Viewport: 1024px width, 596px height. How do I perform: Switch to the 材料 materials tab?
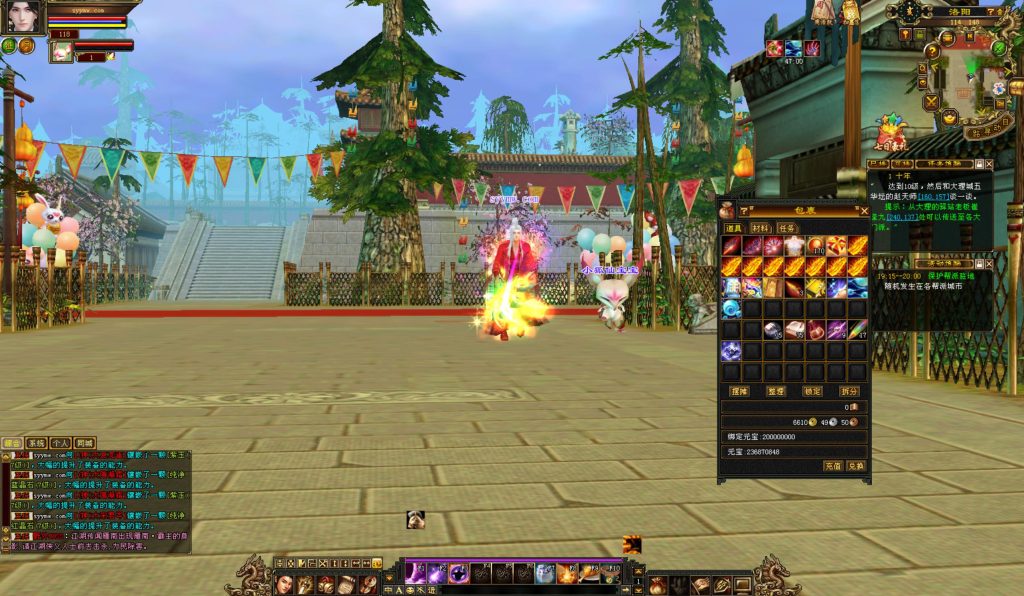760,228
